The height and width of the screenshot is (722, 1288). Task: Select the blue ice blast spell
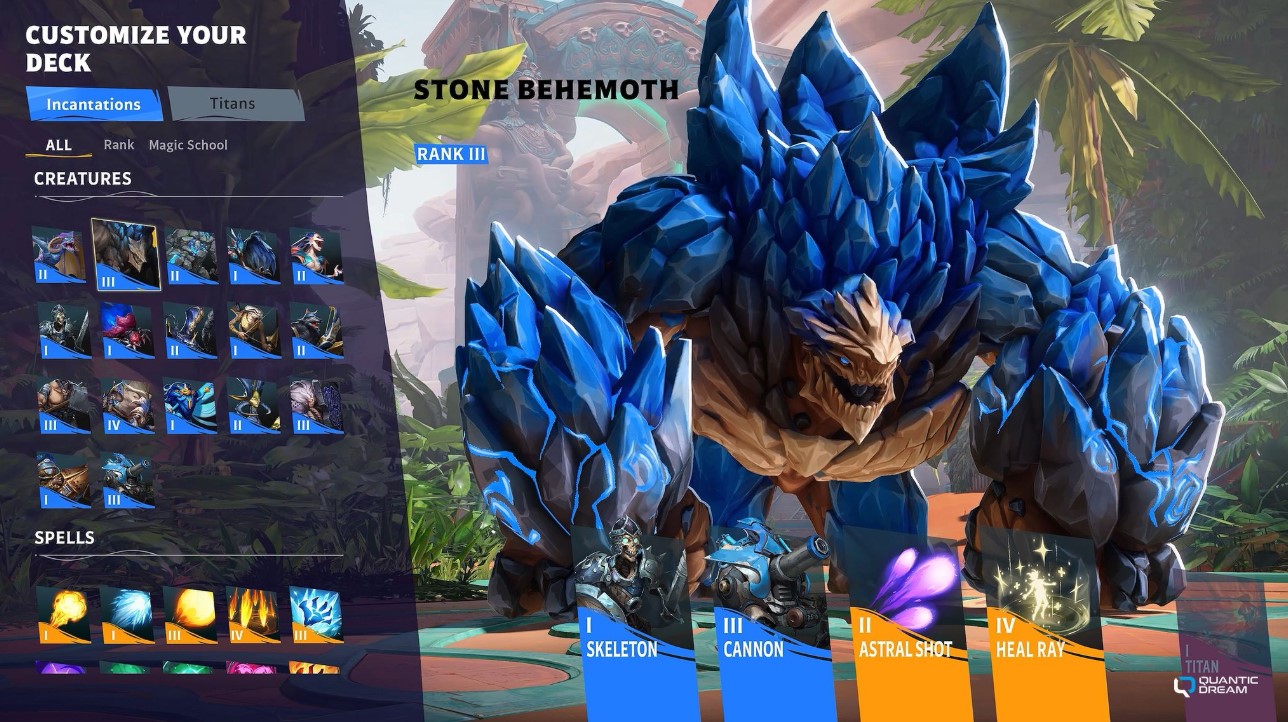pyautogui.click(x=126, y=614)
